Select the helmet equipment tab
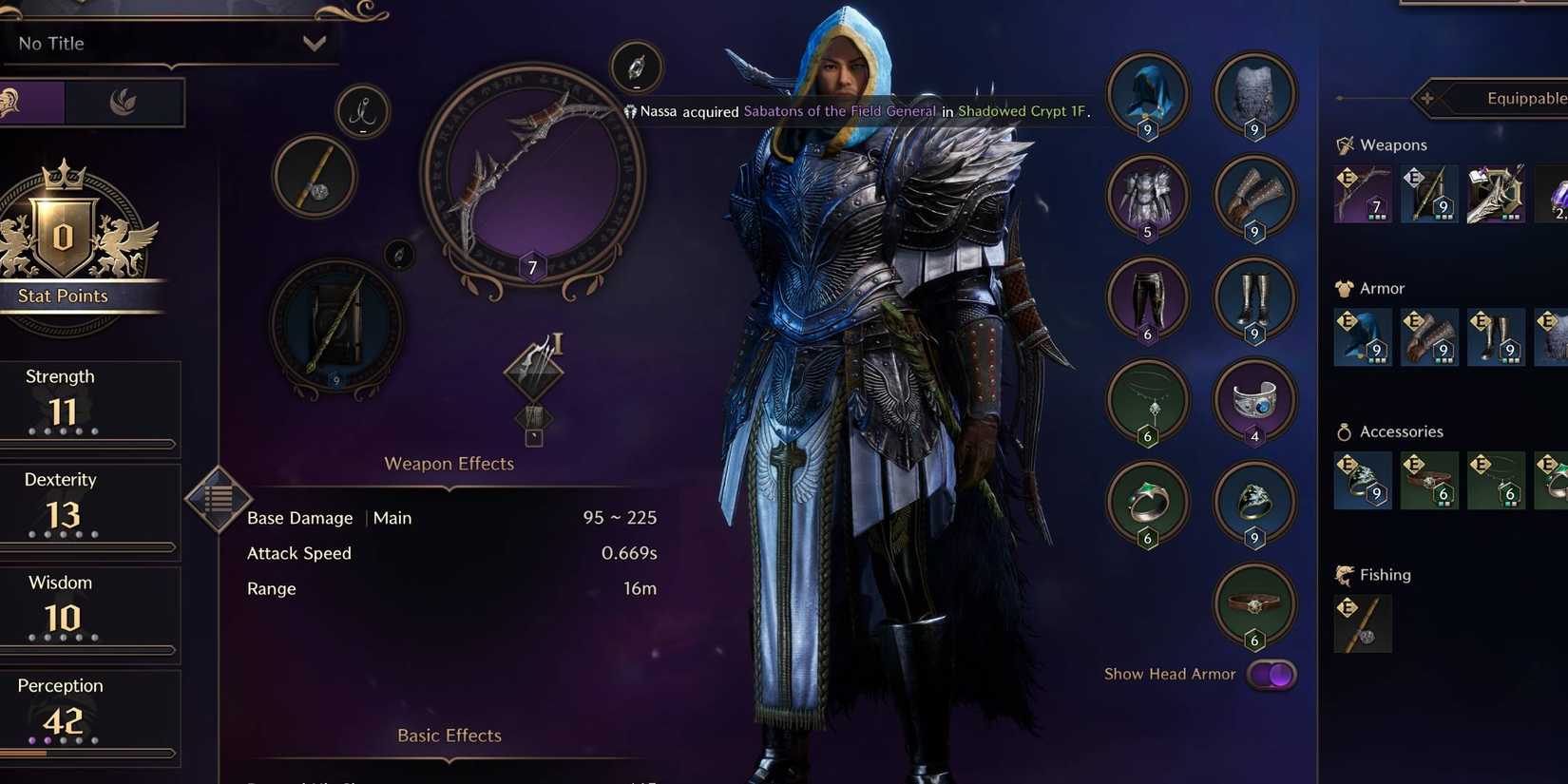Screen dimensions: 1568x784 [33, 103]
